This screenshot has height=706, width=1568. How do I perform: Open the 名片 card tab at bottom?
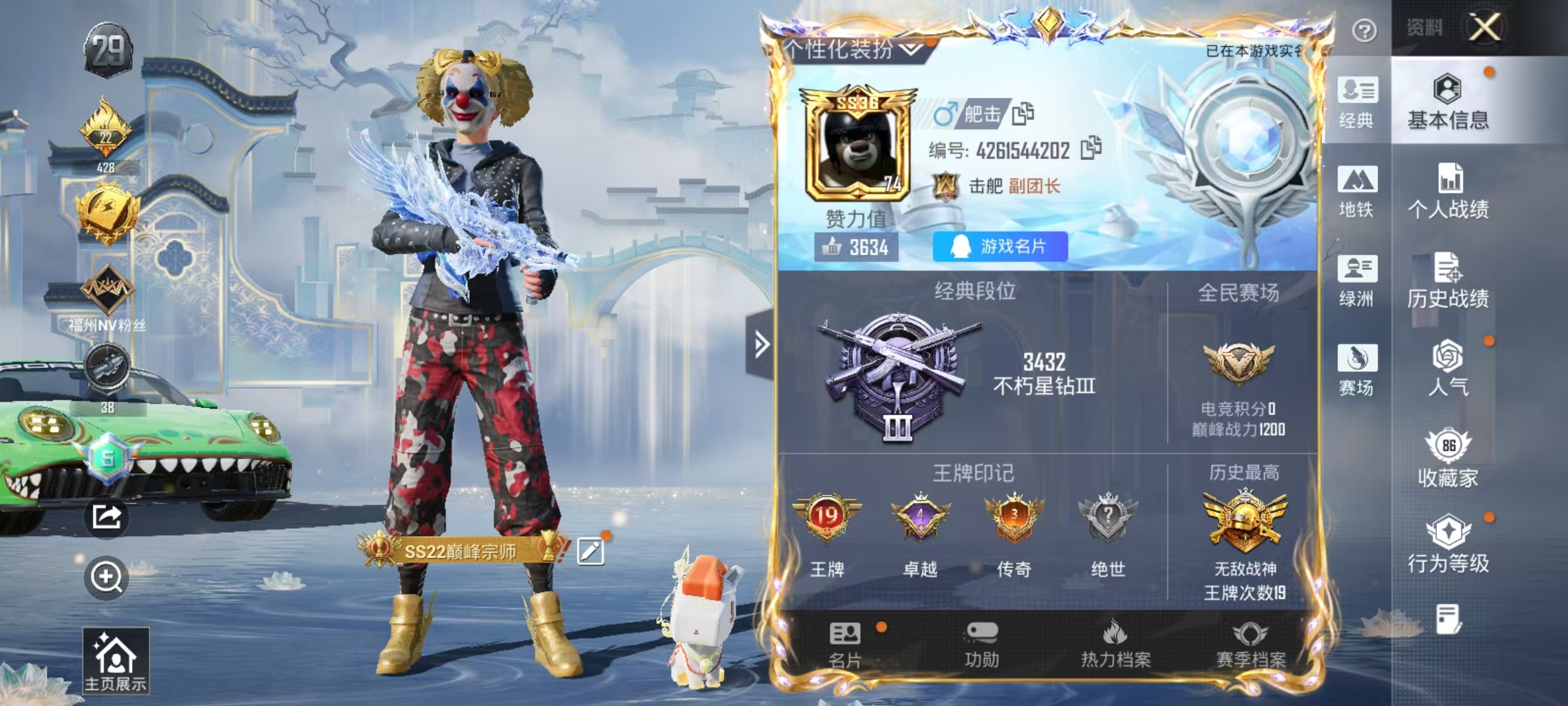click(x=845, y=645)
